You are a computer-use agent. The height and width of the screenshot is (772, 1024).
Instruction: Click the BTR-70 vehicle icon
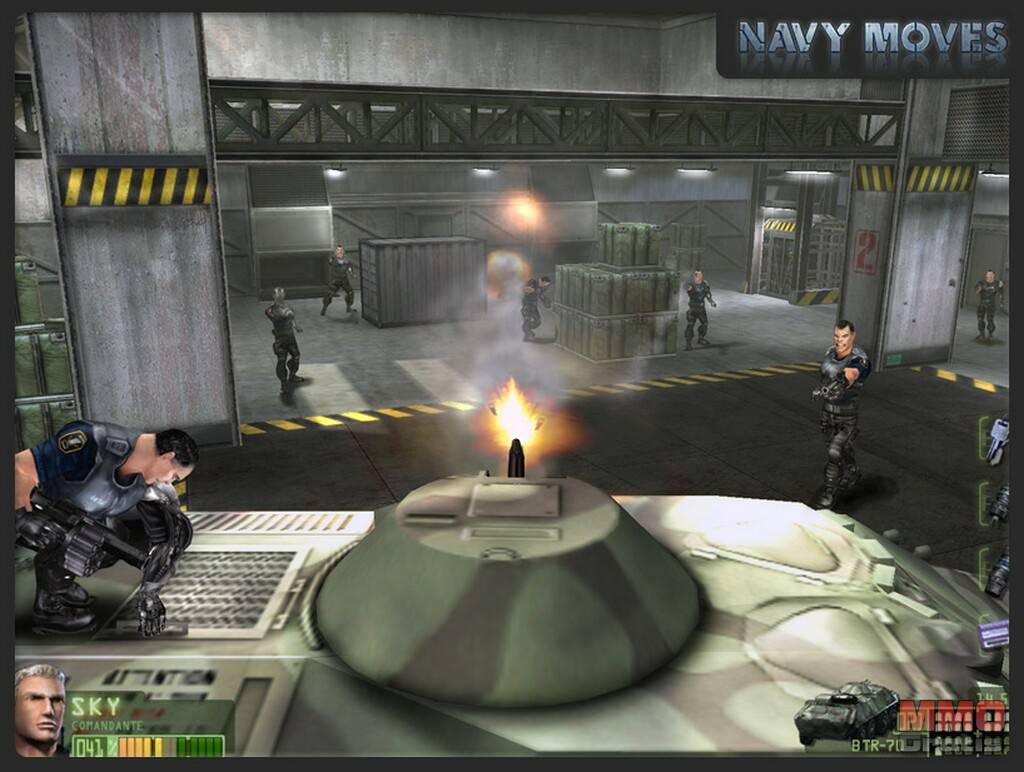click(846, 710)
